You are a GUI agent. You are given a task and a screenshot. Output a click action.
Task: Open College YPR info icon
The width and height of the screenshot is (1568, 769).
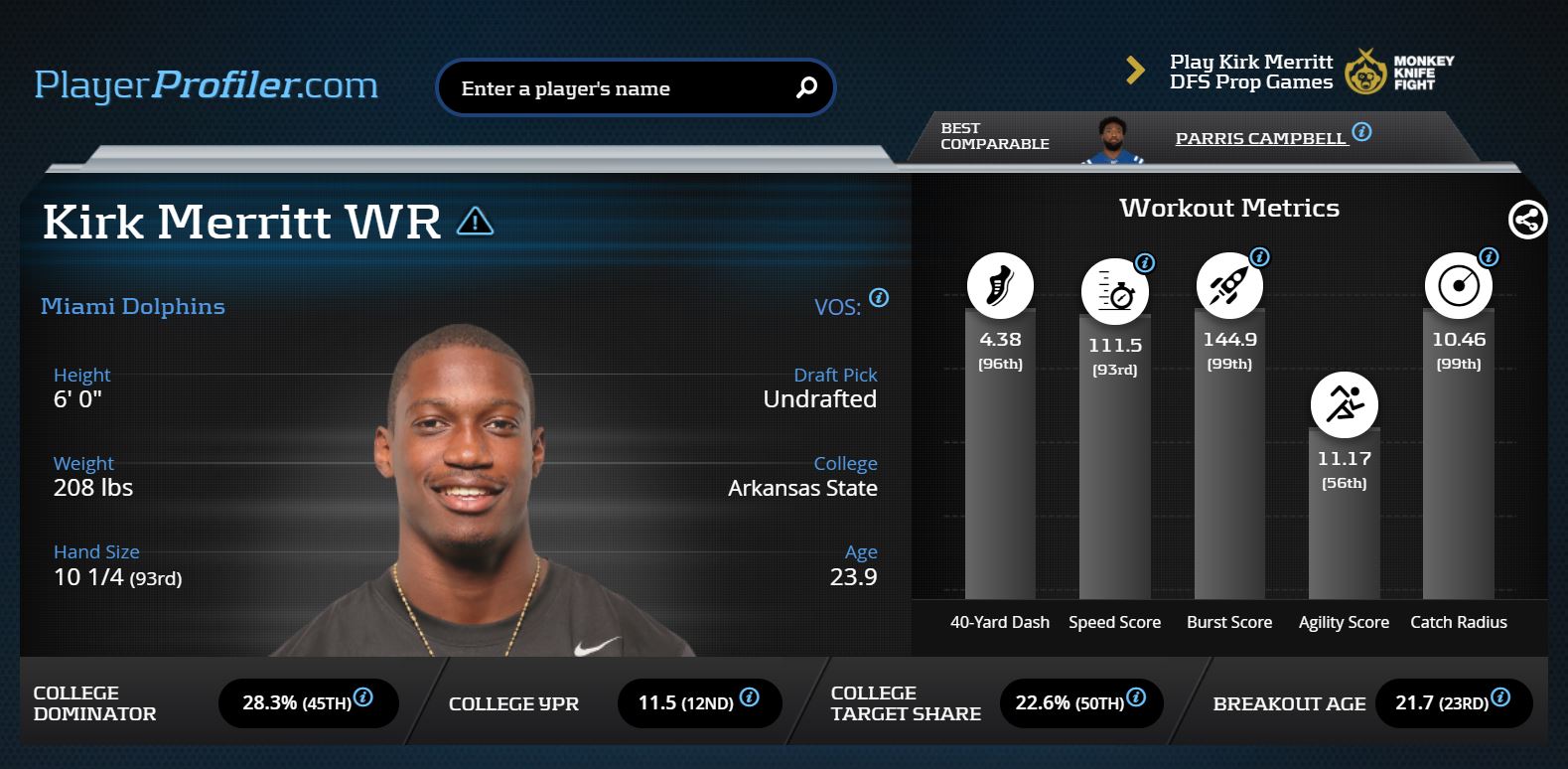750,697
